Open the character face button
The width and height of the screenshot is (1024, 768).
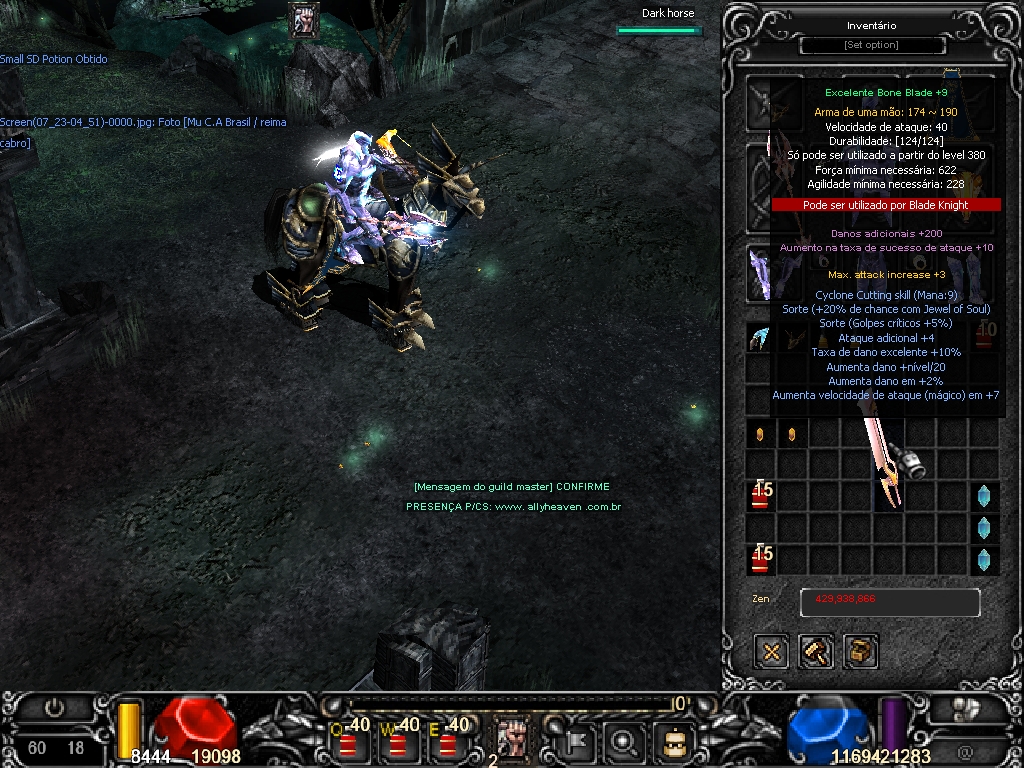pyautogui.click(x=674, y=741)
